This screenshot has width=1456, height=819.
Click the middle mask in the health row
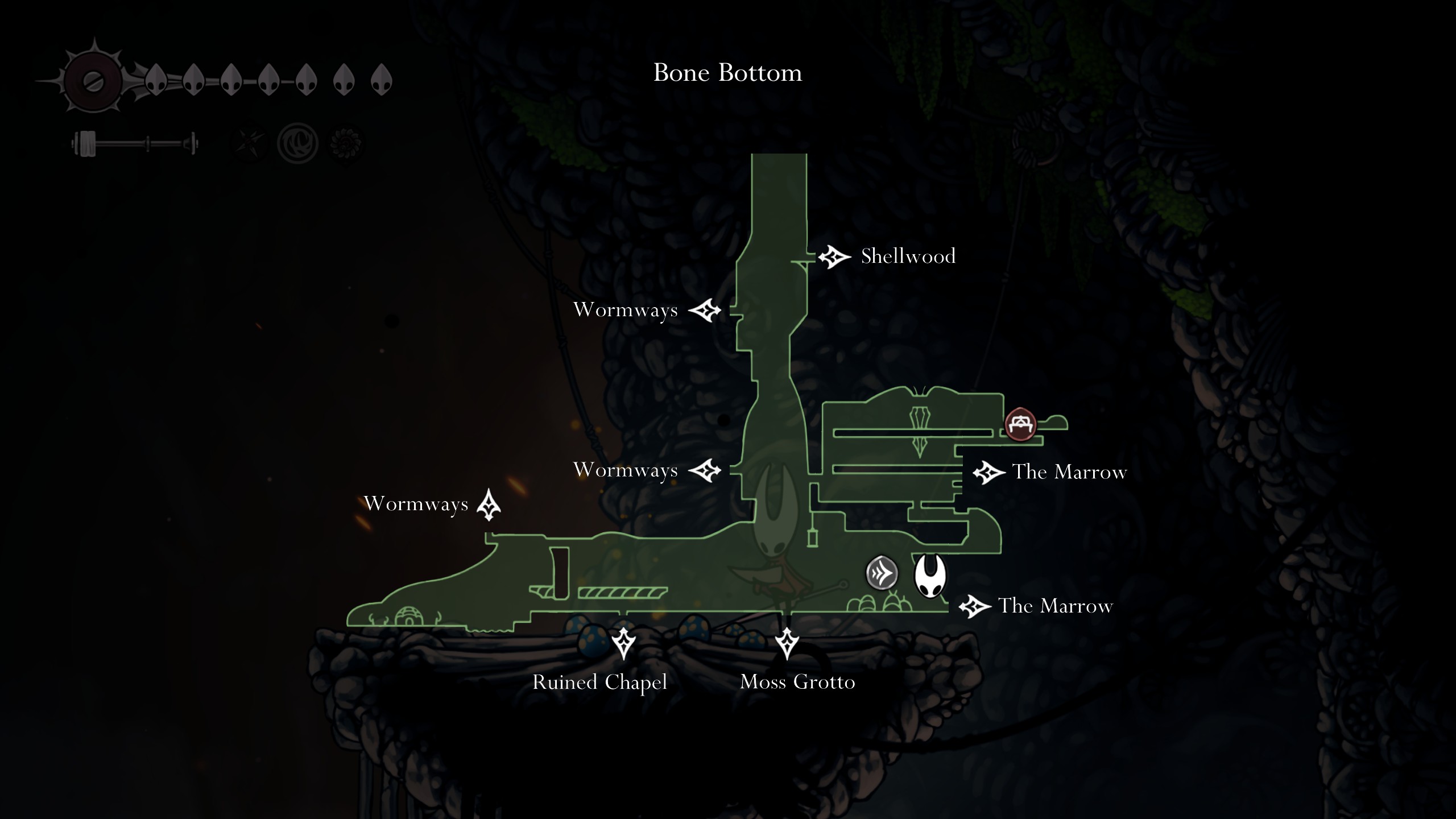(268, 81)
